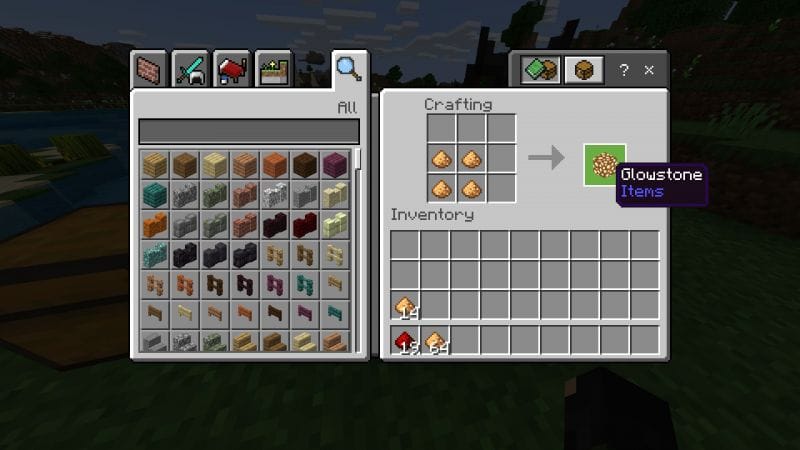Image resolution: width=800 pixels, height=450 pixels.
Task: Open the question mark help button
Action: [x=624, y=70]
